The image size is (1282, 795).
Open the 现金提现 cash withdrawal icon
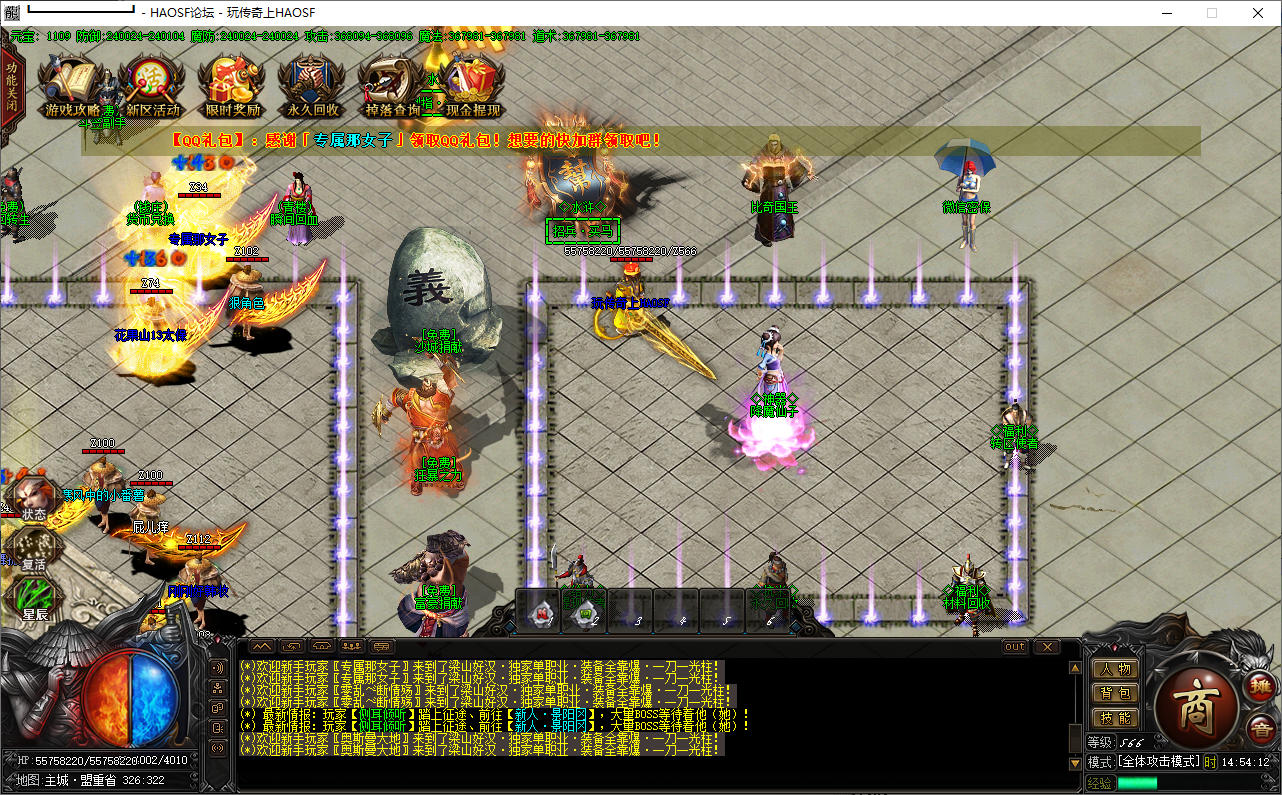pos(473,87)
